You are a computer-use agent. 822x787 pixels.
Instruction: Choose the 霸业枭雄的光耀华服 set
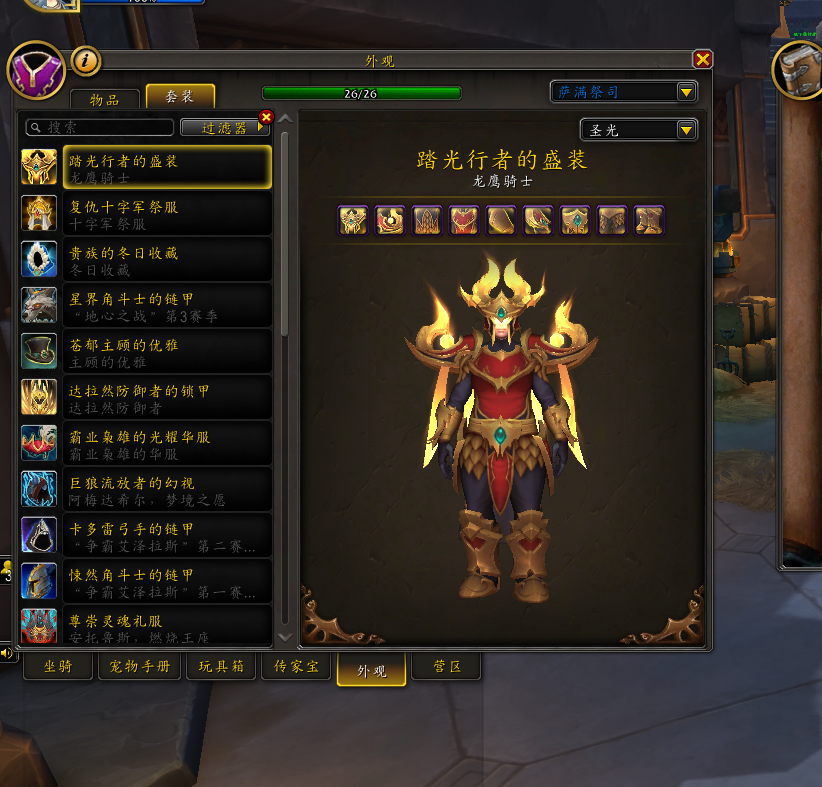coord(146,444)
